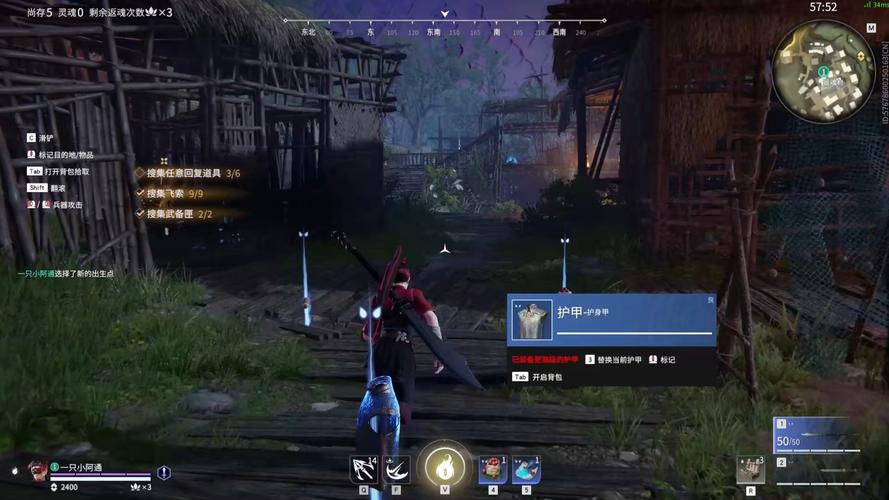Activate the F skill icon
The height and width of the screenshot is (500, 889).
click(397, 469)
